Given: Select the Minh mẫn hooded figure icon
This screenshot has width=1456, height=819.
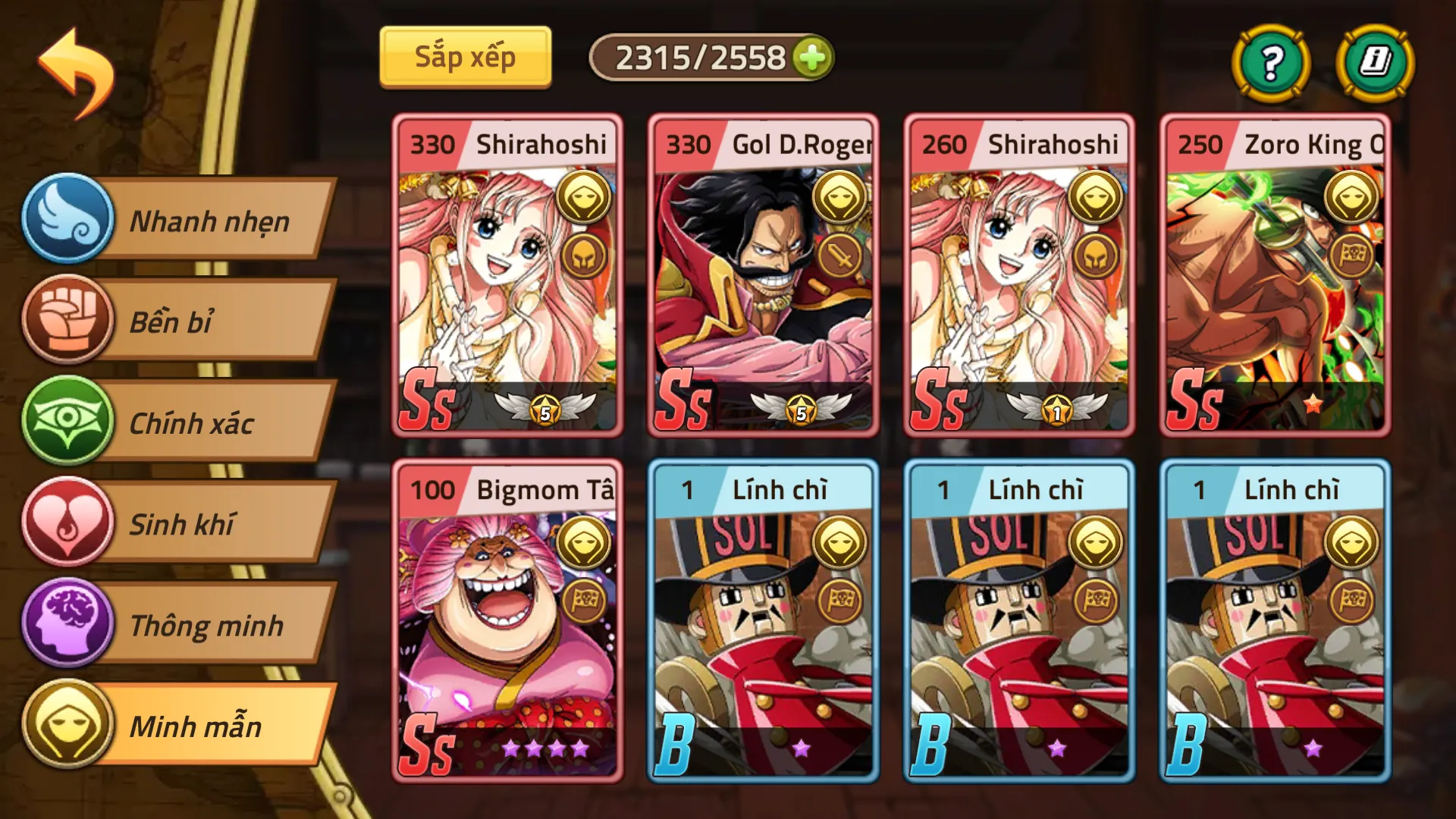Looking at the screenshot, I should point(68,726).
